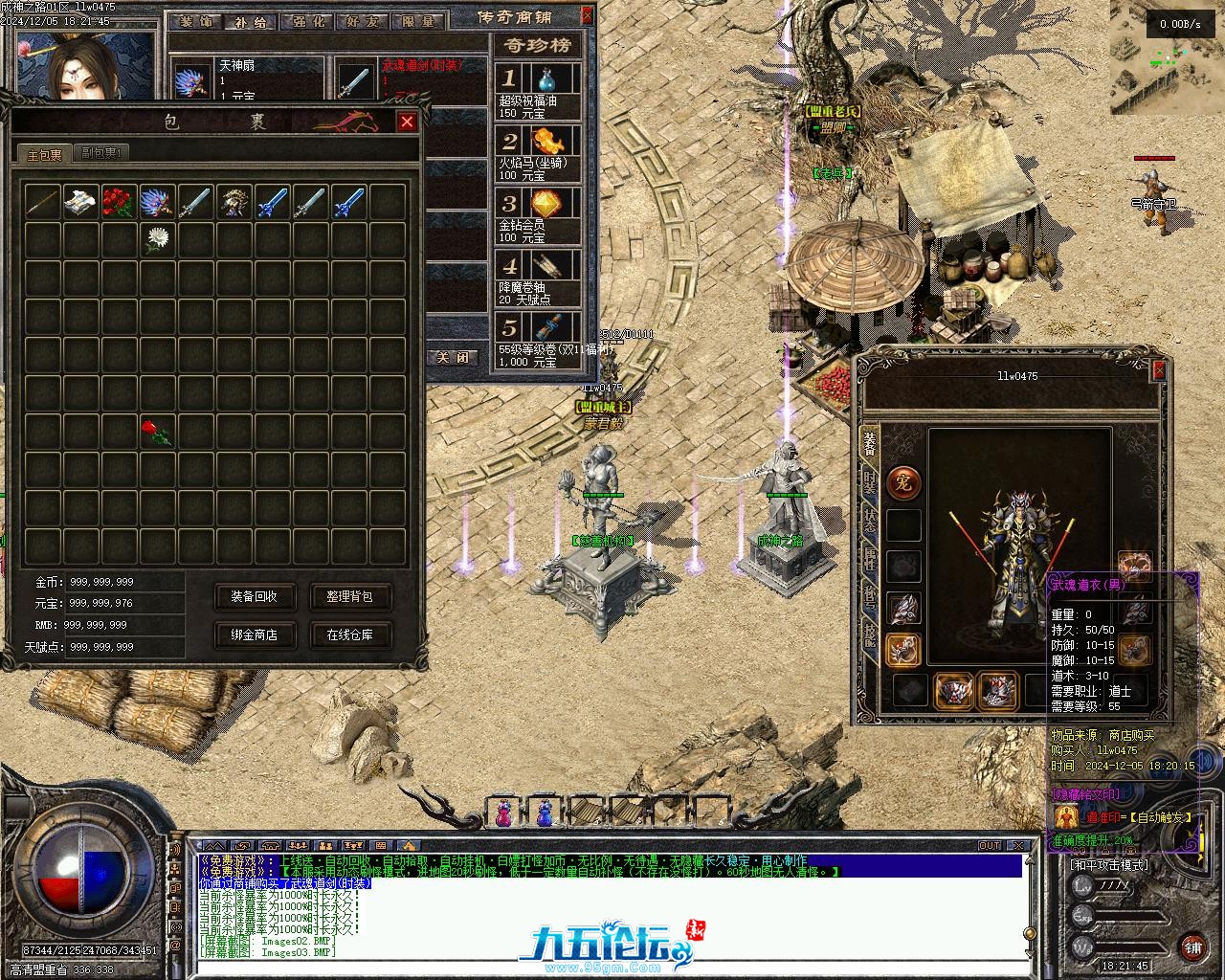
Task: Click the round 铺 shop button
Action: (1192, 947)
